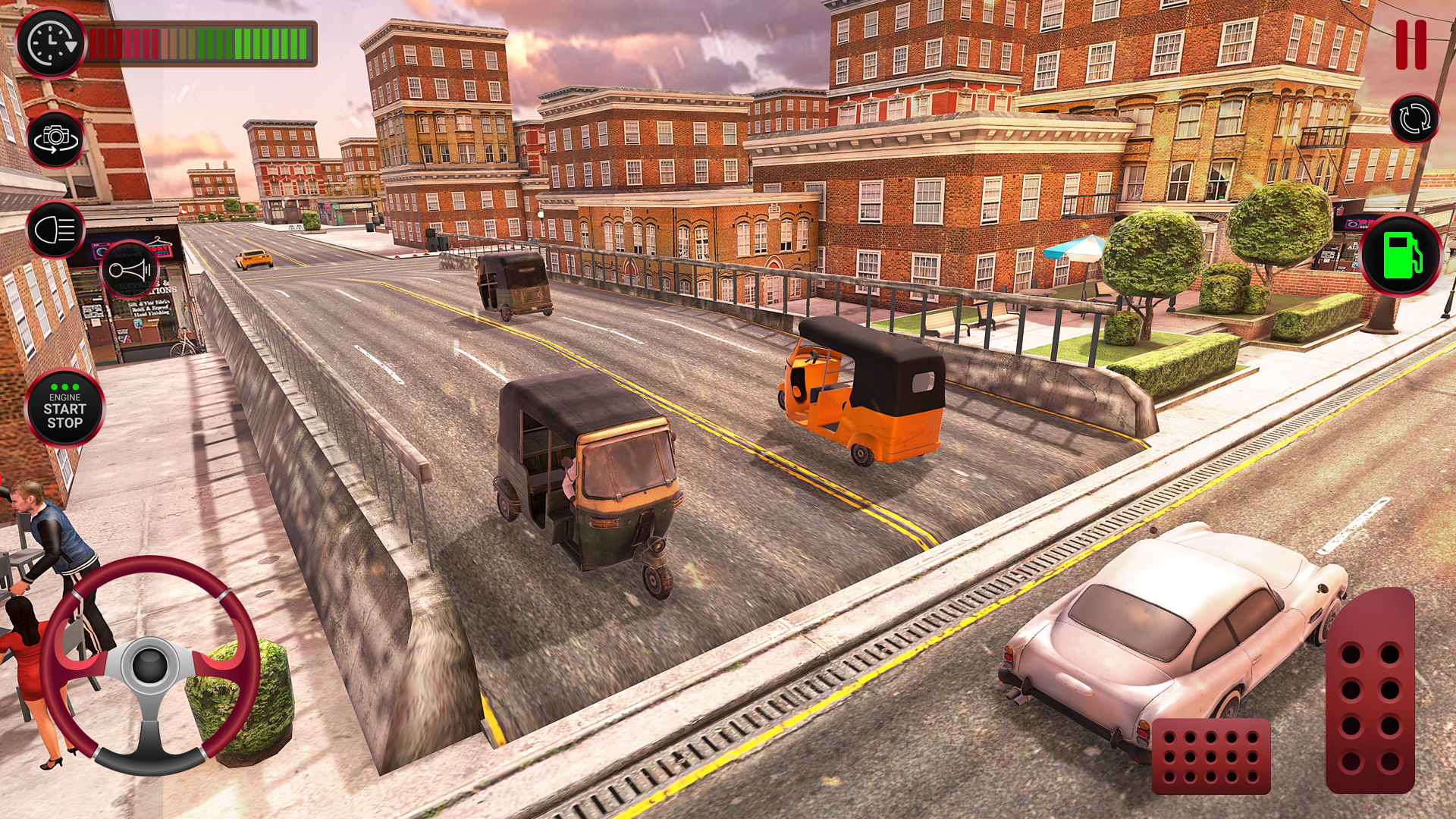1456x819 pixels.
Task: Switch camera view with the camera icon
Action: [55, 140]
